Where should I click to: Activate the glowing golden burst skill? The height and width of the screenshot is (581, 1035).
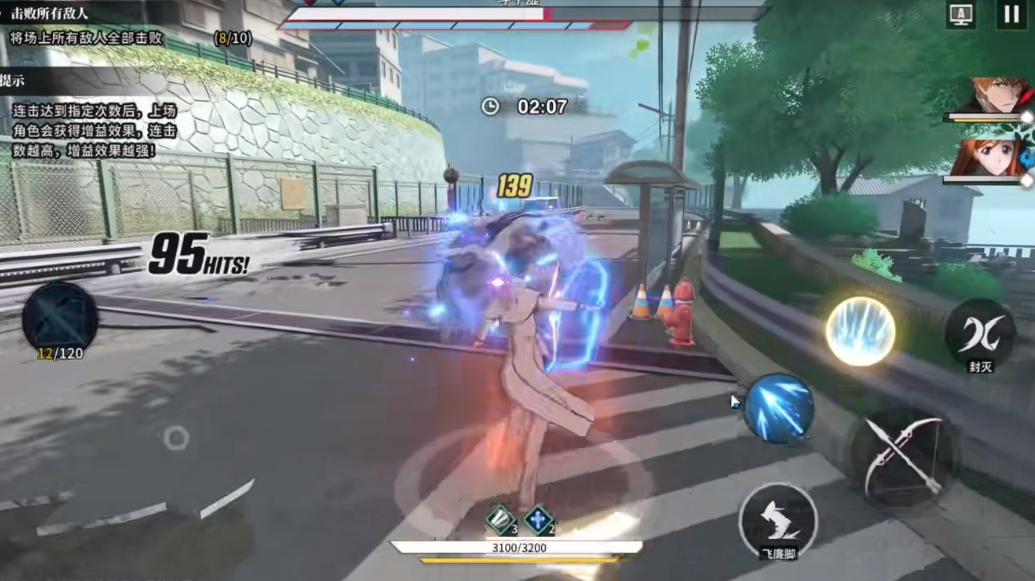pos(860,331)
